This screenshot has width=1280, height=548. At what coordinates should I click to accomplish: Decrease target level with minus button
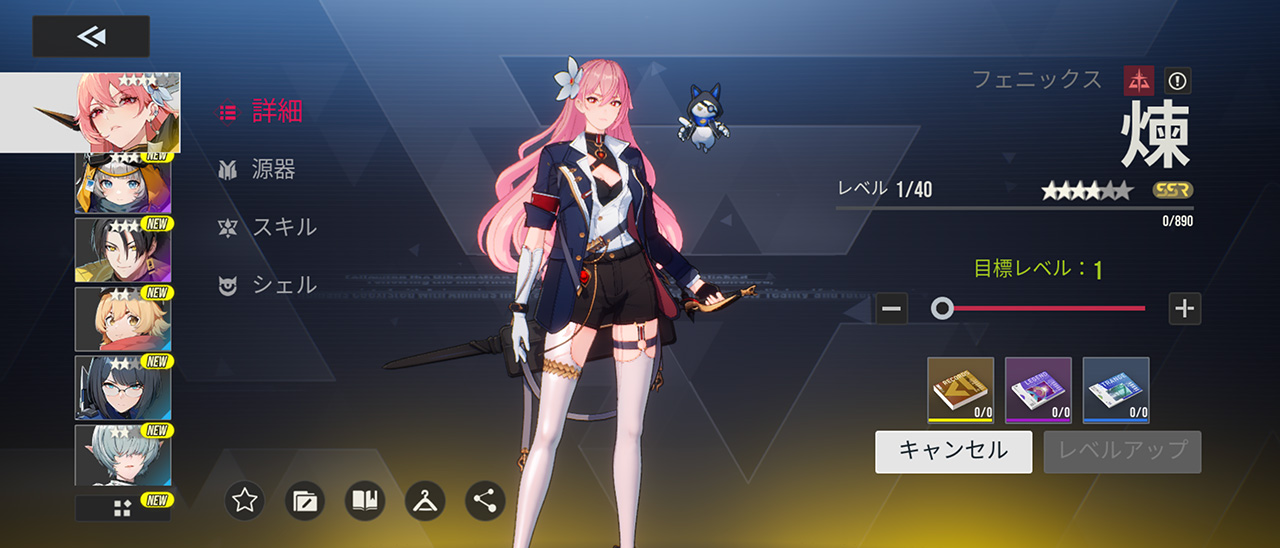(x=892, y=309)
